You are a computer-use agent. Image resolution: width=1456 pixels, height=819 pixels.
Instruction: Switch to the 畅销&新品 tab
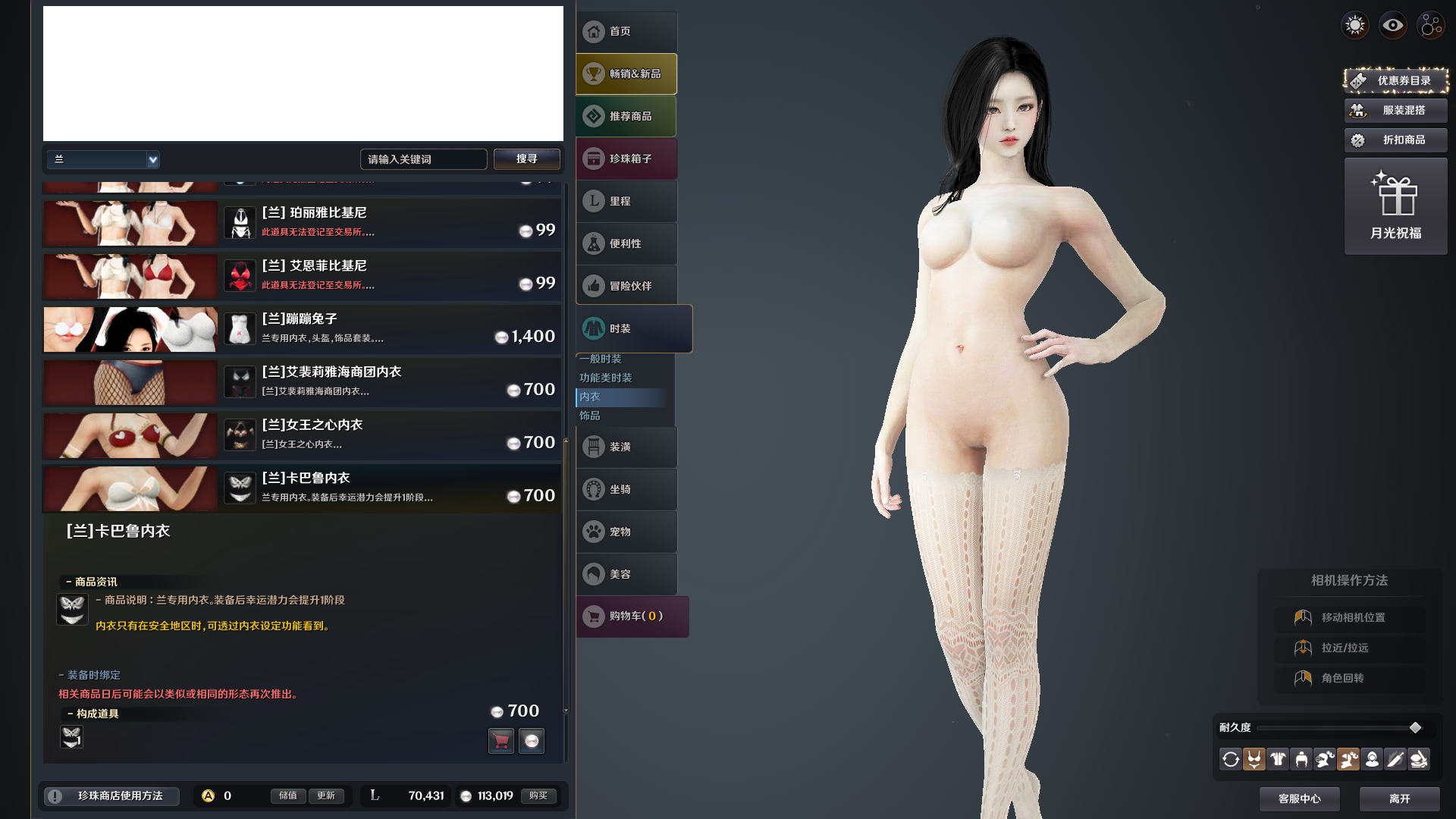pos(626,74)
